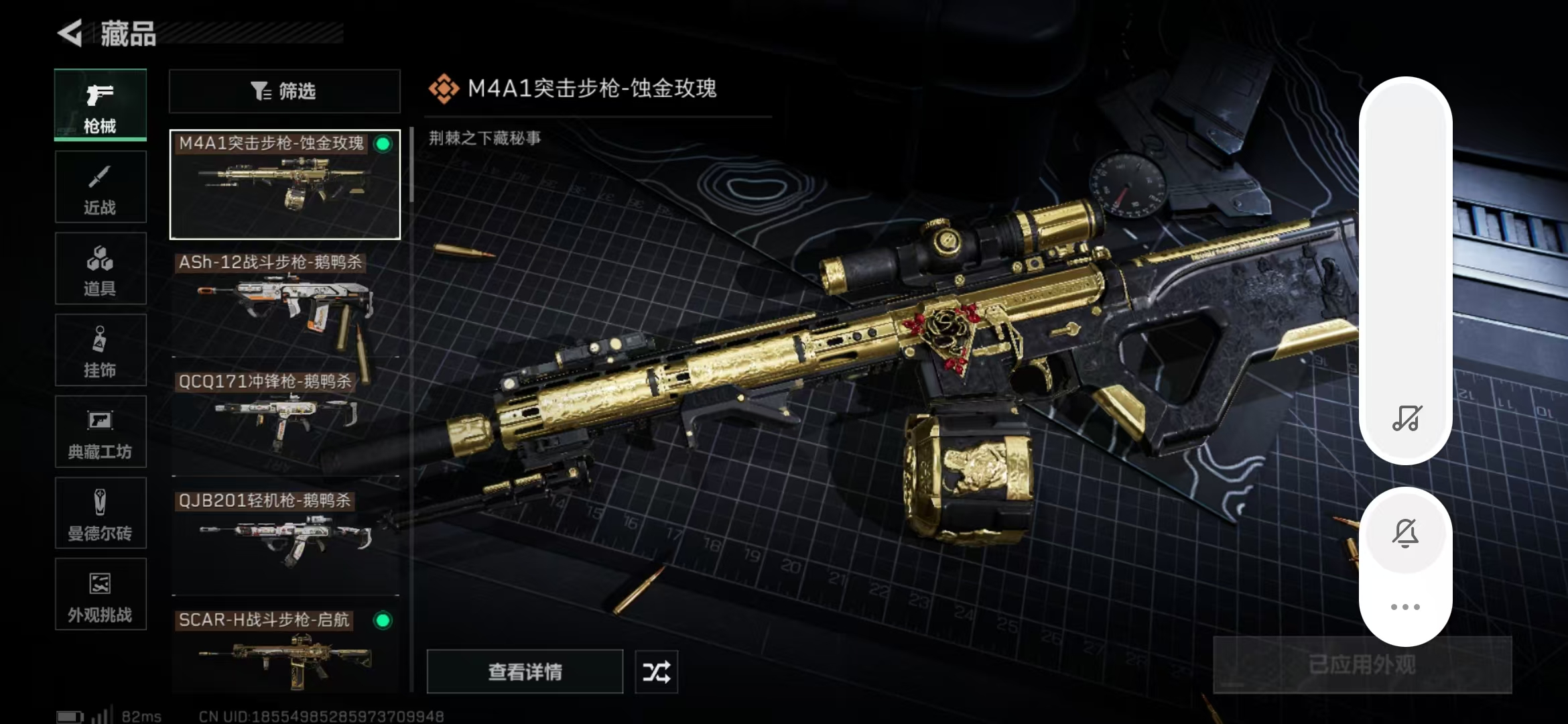Open the 外观挑战 appearance challenge tab
Viewport: 1568px width, 724px height.
pyautogui.click(x=101, y=595)
